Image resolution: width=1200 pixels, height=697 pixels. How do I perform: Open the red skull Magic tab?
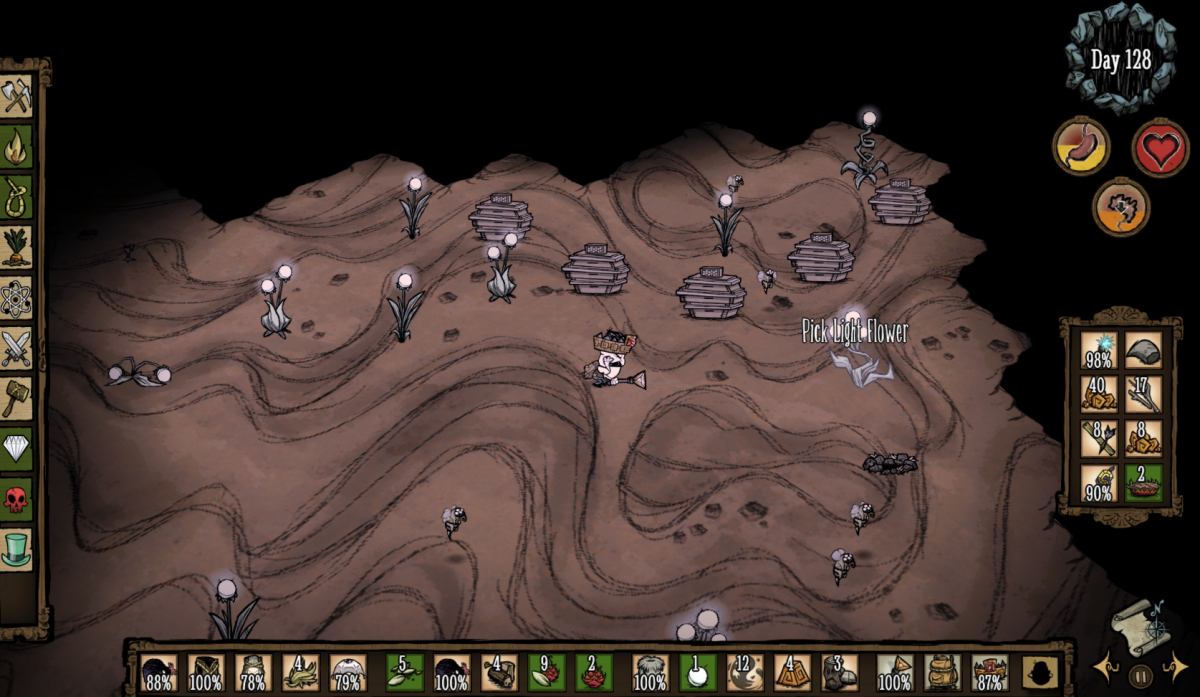pyautogui.click(x=17, y=499)
